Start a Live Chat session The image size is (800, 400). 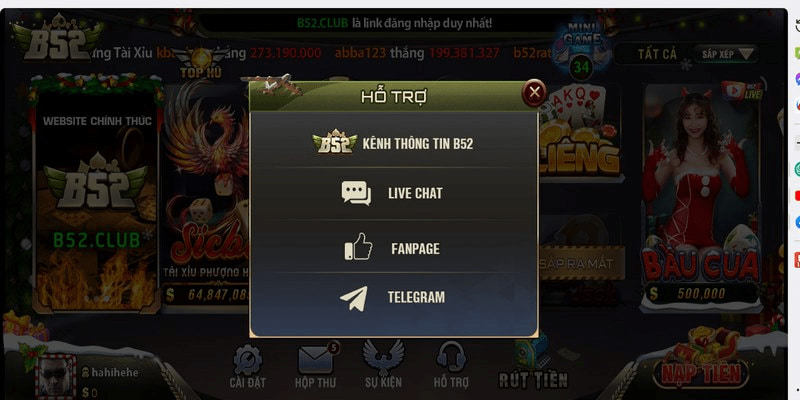point(393,193)
